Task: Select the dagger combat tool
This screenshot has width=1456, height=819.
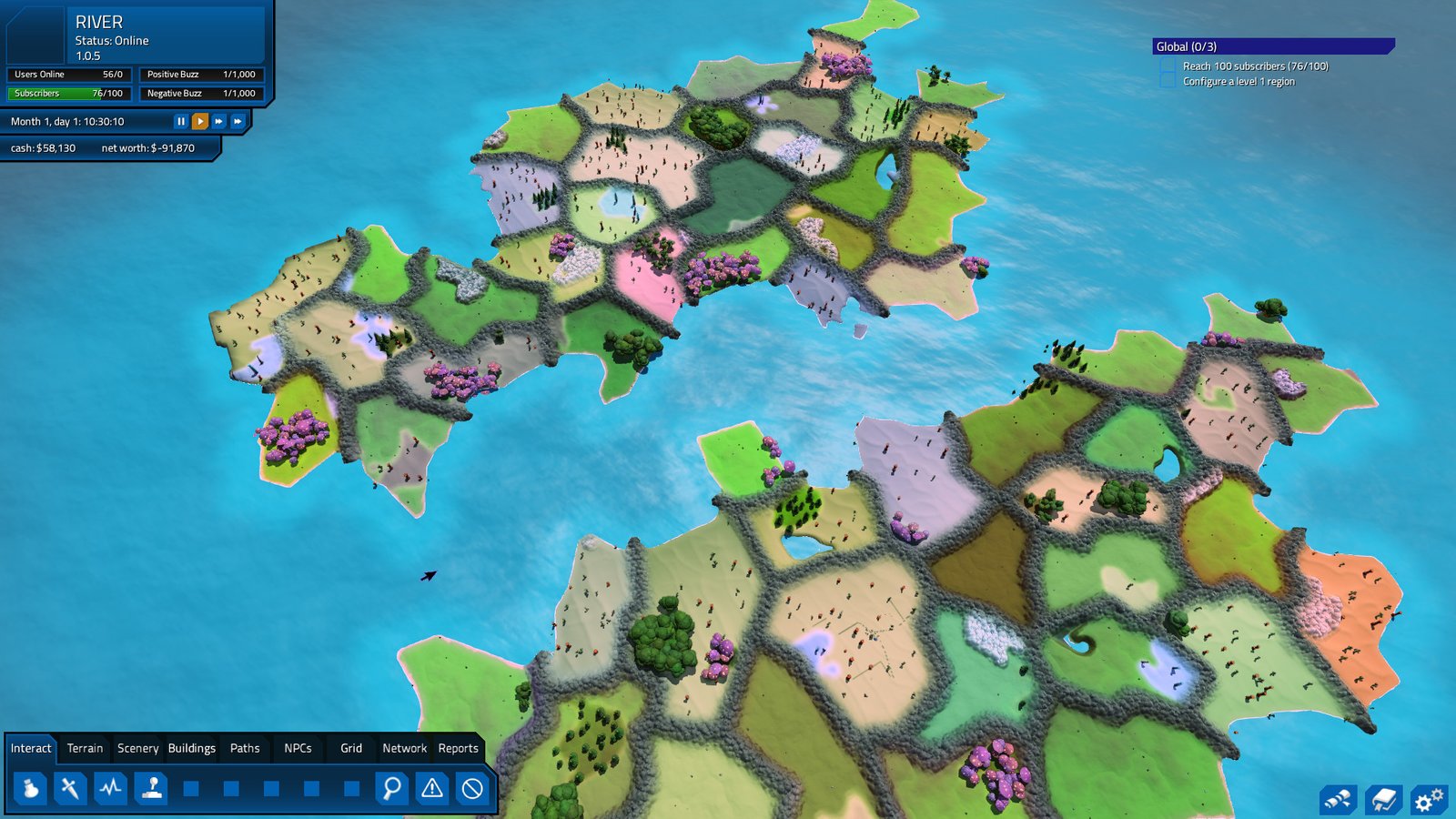Action: pos(70,790)
